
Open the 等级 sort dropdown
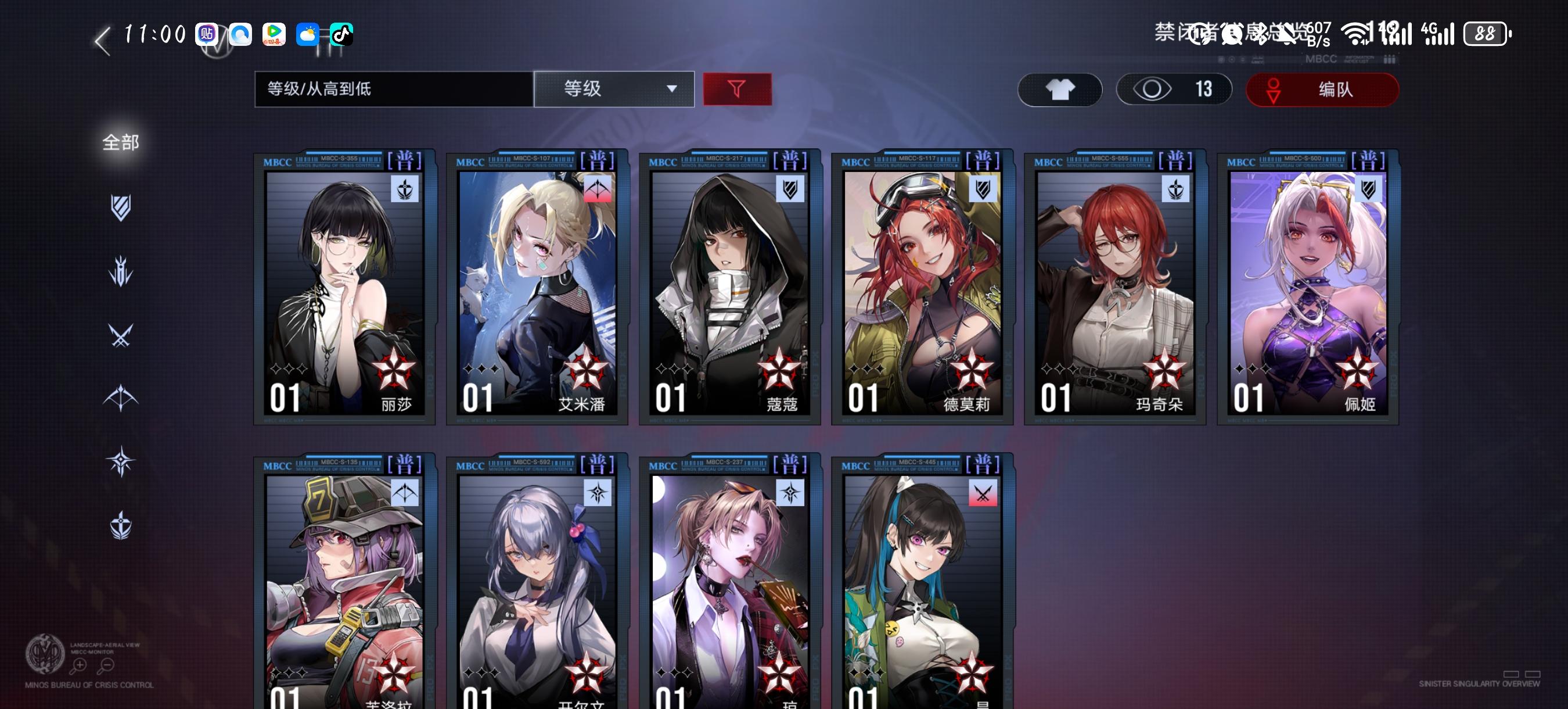pos(613,89)
